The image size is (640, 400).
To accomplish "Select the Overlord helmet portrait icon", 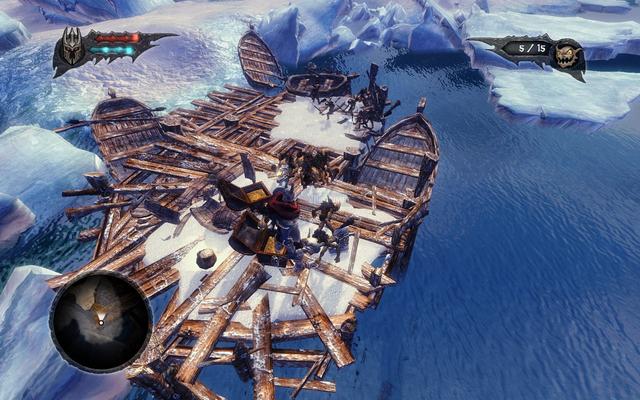I will click(x=73, y=48).
